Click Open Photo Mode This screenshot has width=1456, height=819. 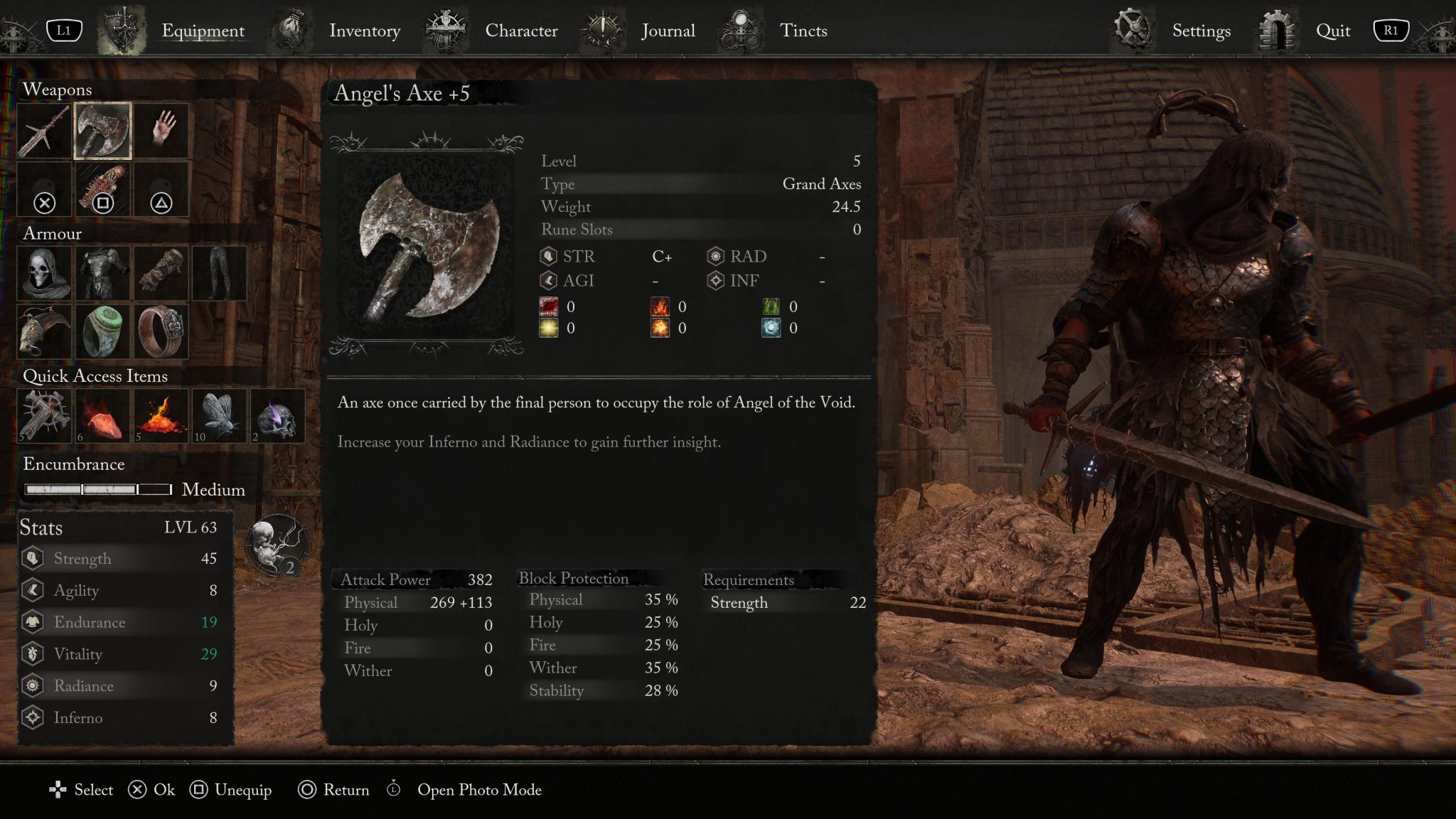click(x=479, y=790)
